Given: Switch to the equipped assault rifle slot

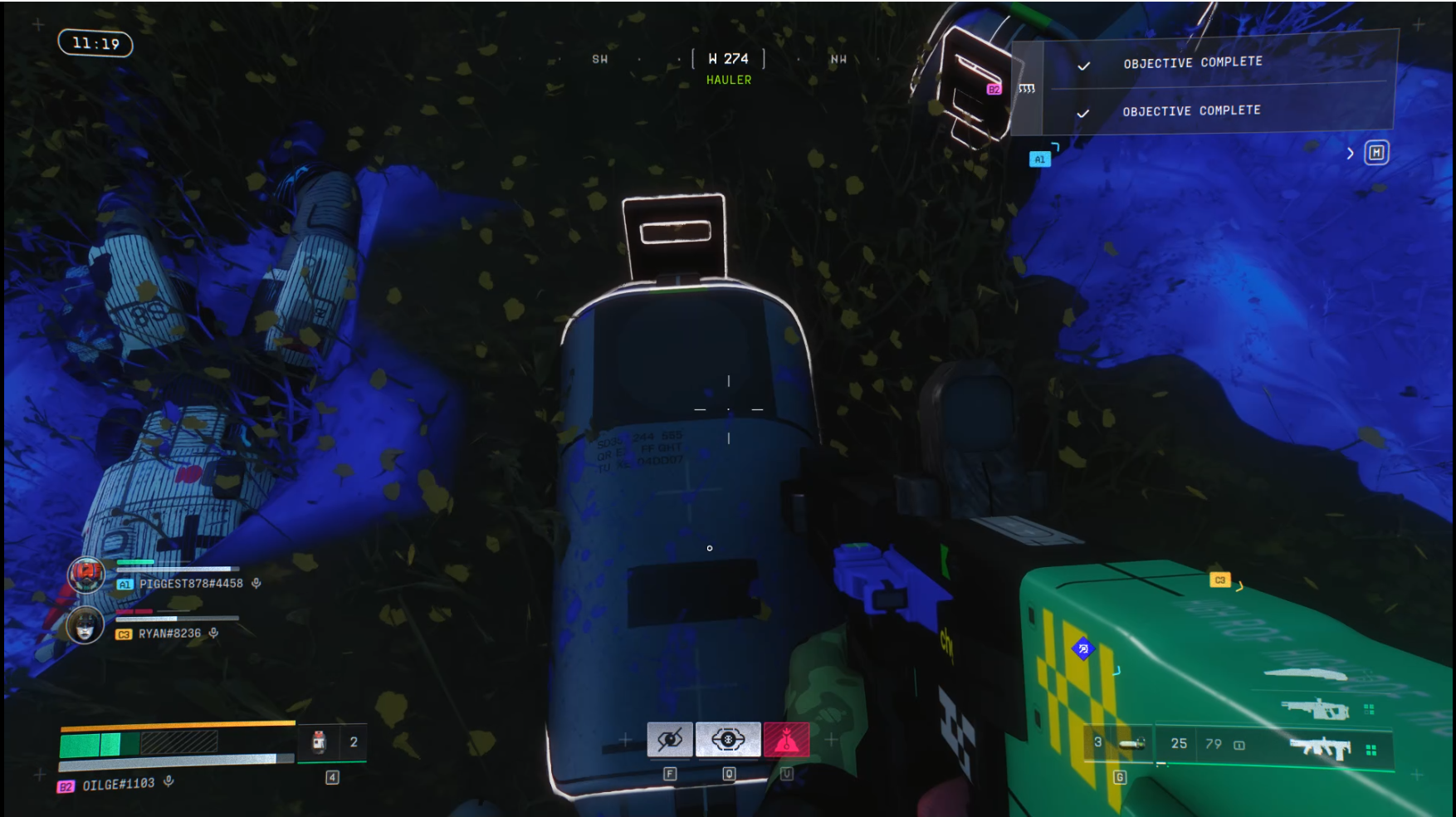Looking at the screenshot, I should click(1320, 747).
